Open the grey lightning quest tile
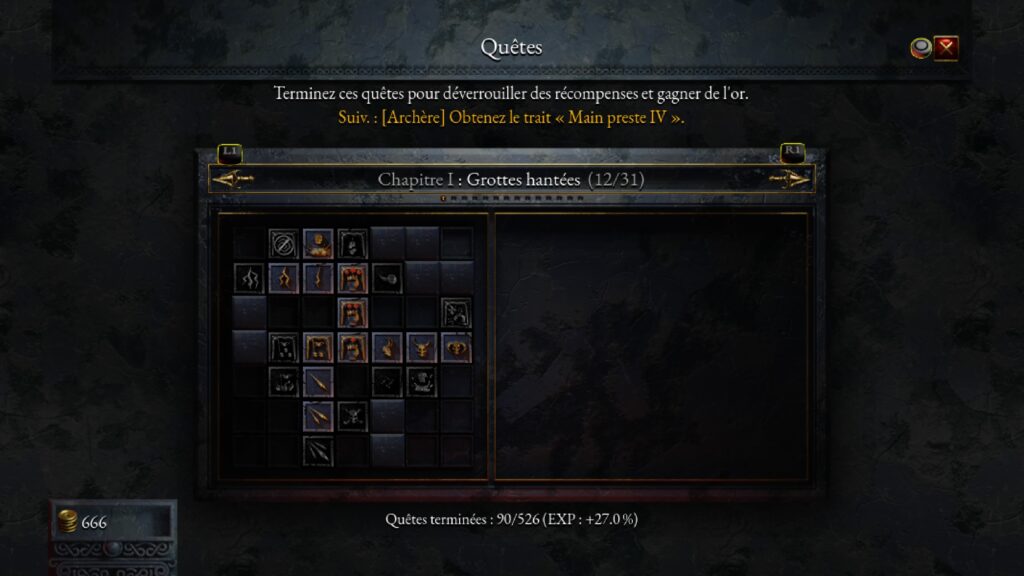1024x576 pixels. [248, 278]
